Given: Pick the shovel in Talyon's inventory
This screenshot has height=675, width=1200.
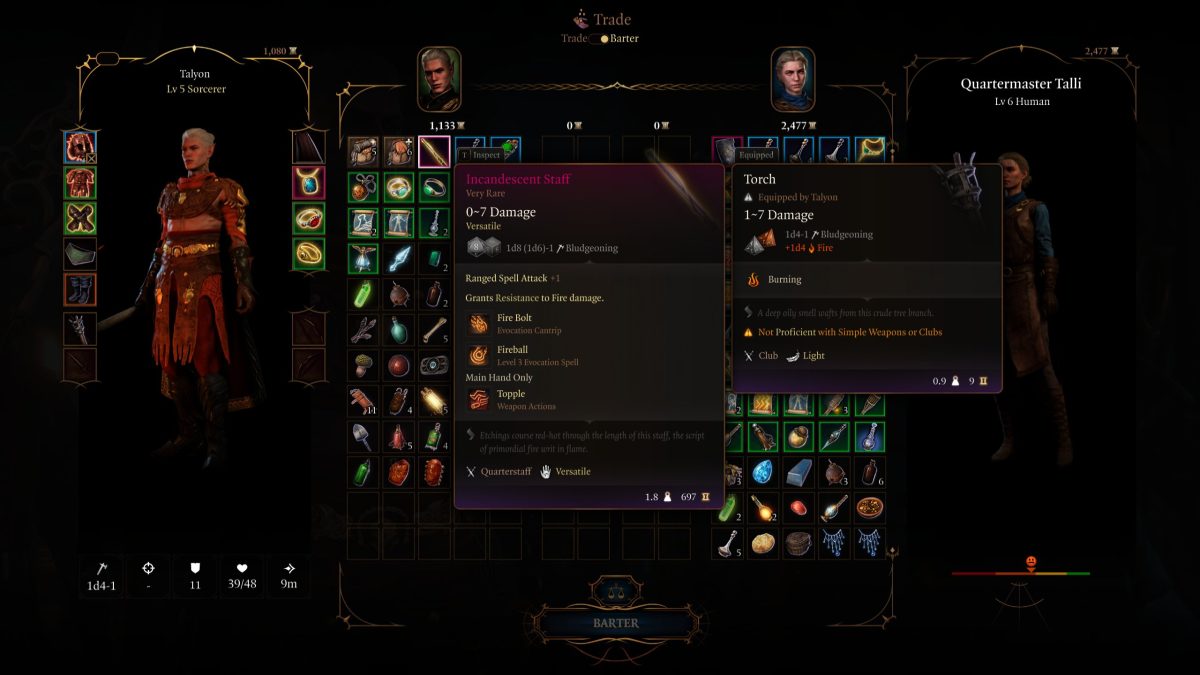Looking at the screenshot, I should tap(362, 436).
